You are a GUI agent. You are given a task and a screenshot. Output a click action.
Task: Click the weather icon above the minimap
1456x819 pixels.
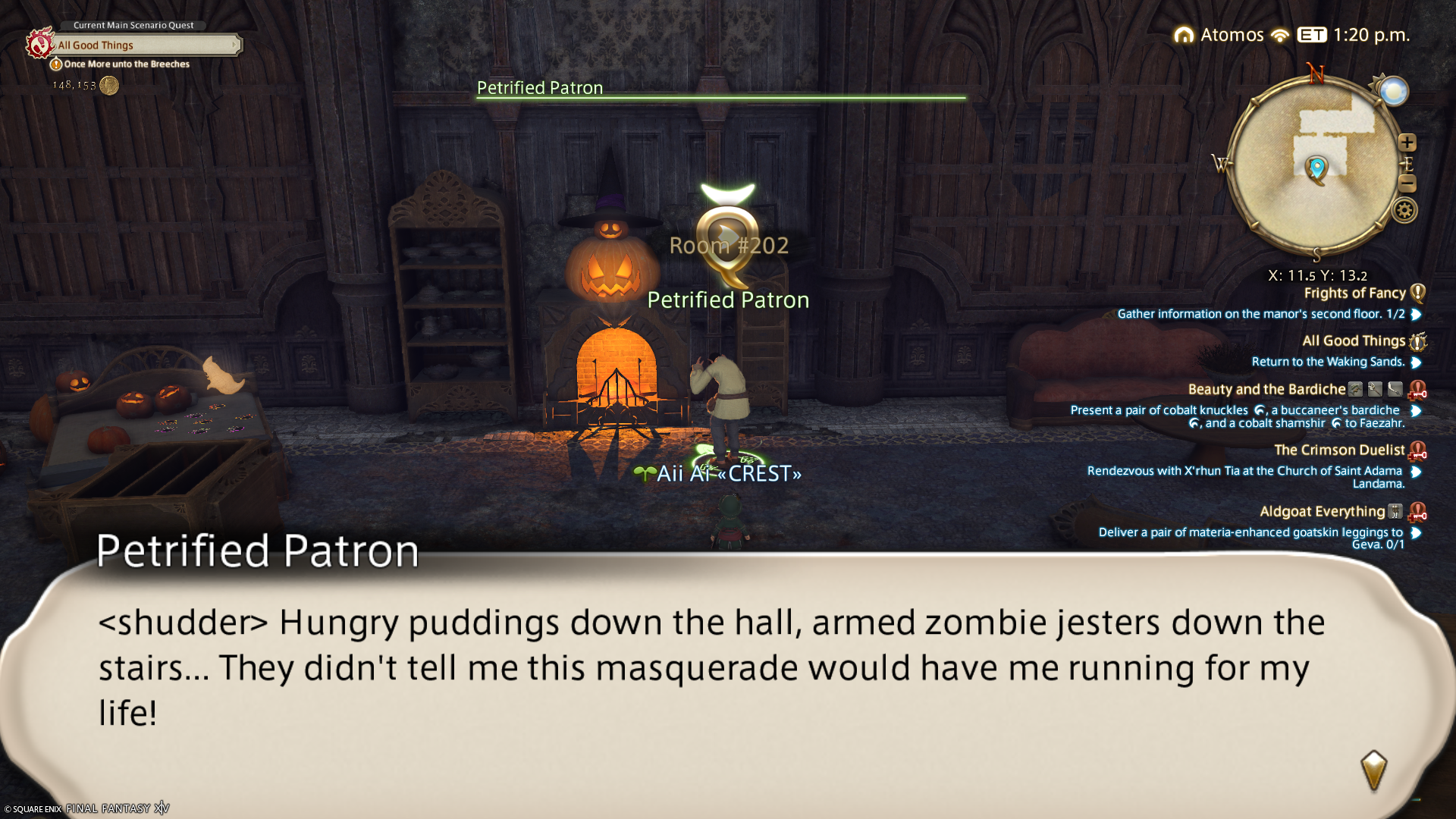[x=1393, y=91]
